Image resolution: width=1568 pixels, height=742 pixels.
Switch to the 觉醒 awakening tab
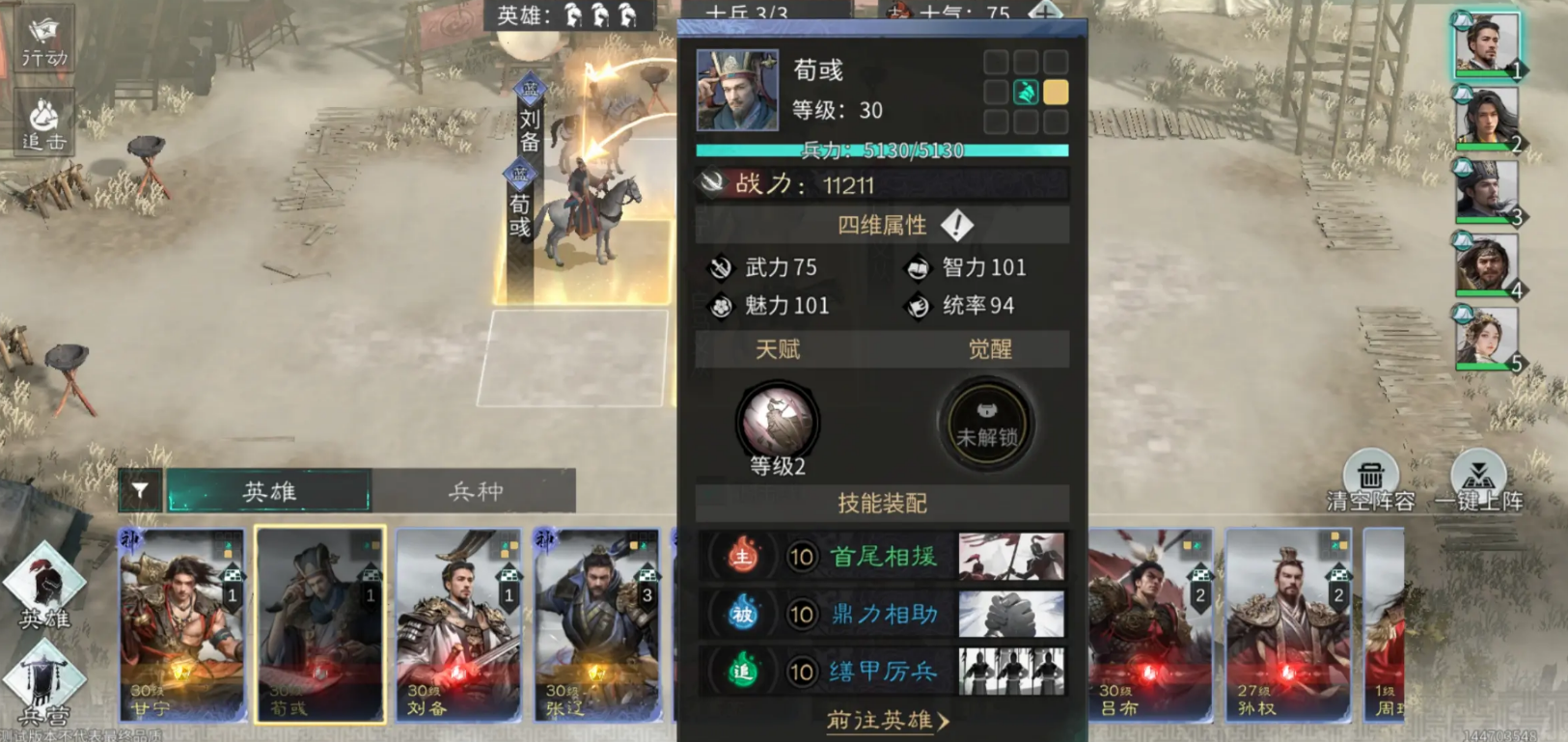[x=992, y=348]
